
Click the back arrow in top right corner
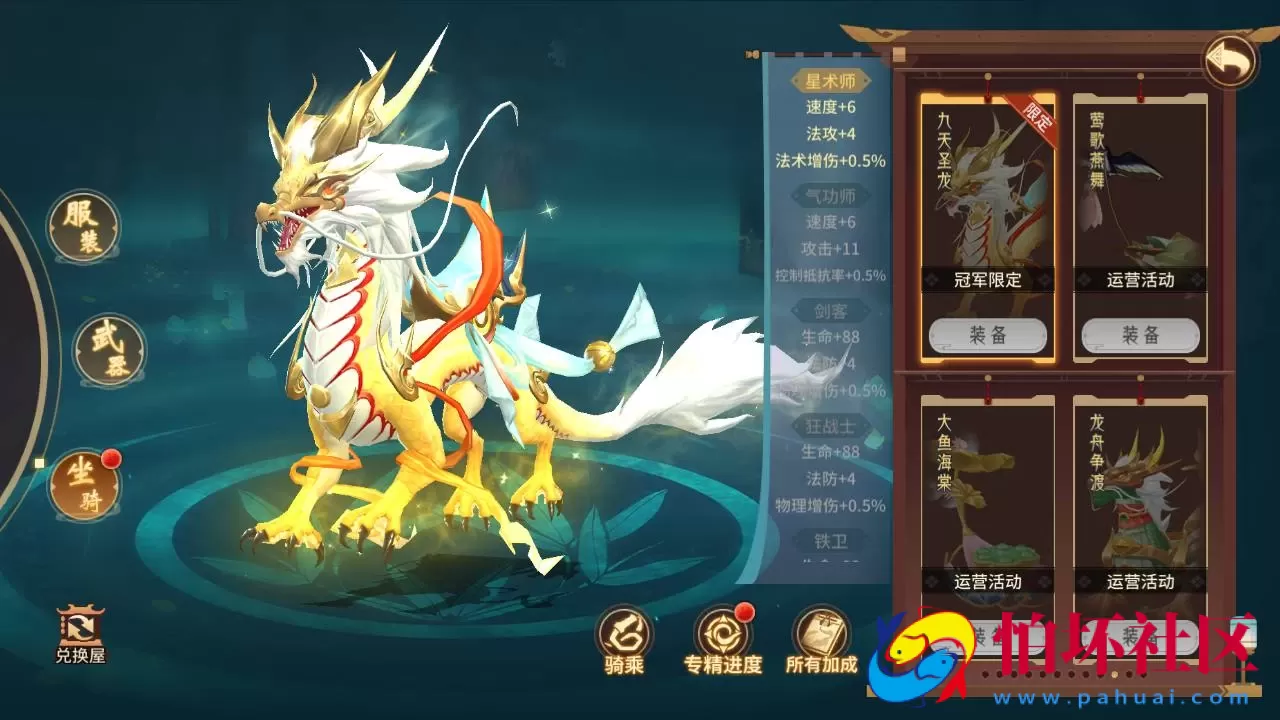click(1229, 58)
